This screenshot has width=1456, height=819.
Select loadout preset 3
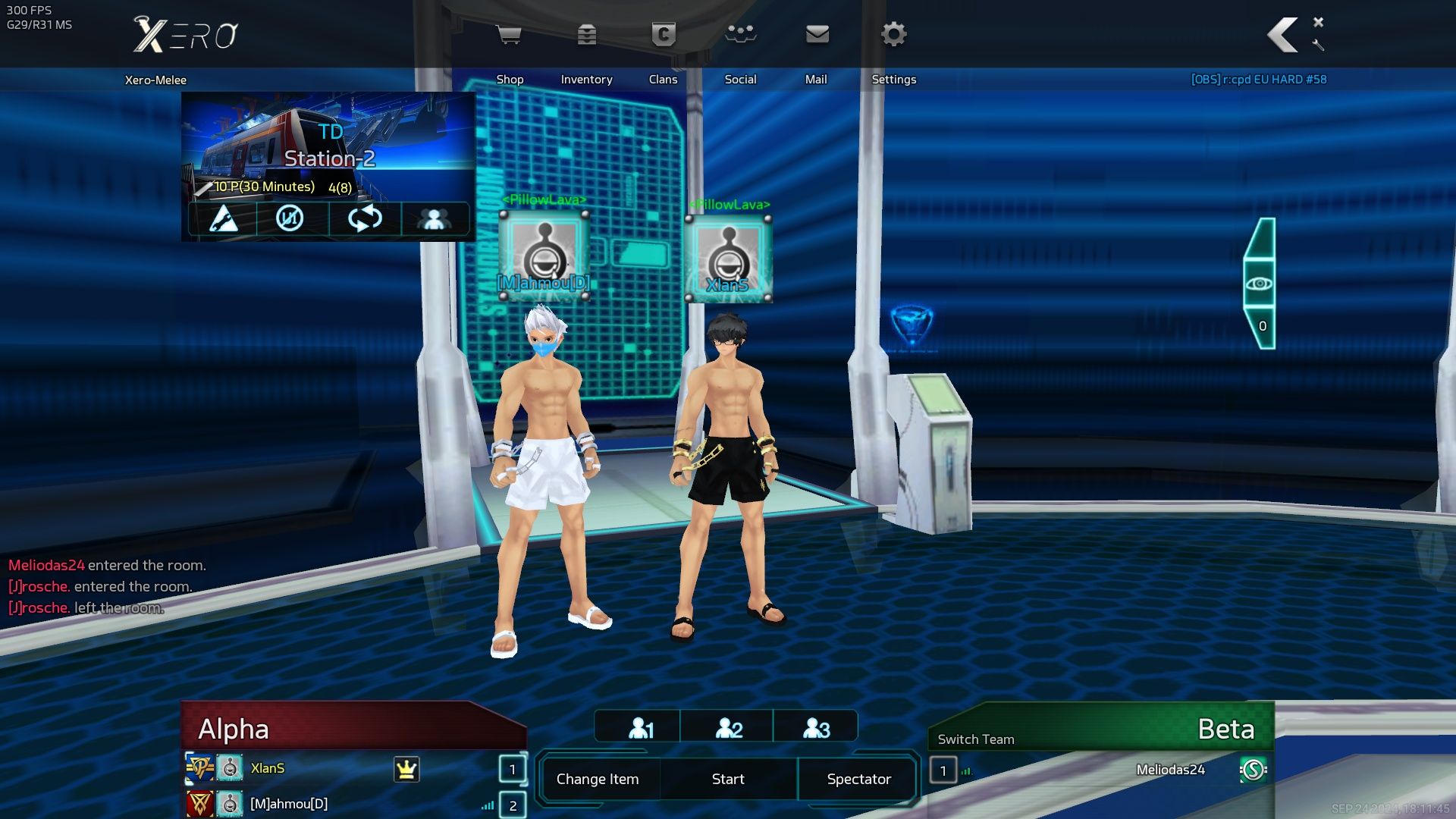(x=815, y=728)
